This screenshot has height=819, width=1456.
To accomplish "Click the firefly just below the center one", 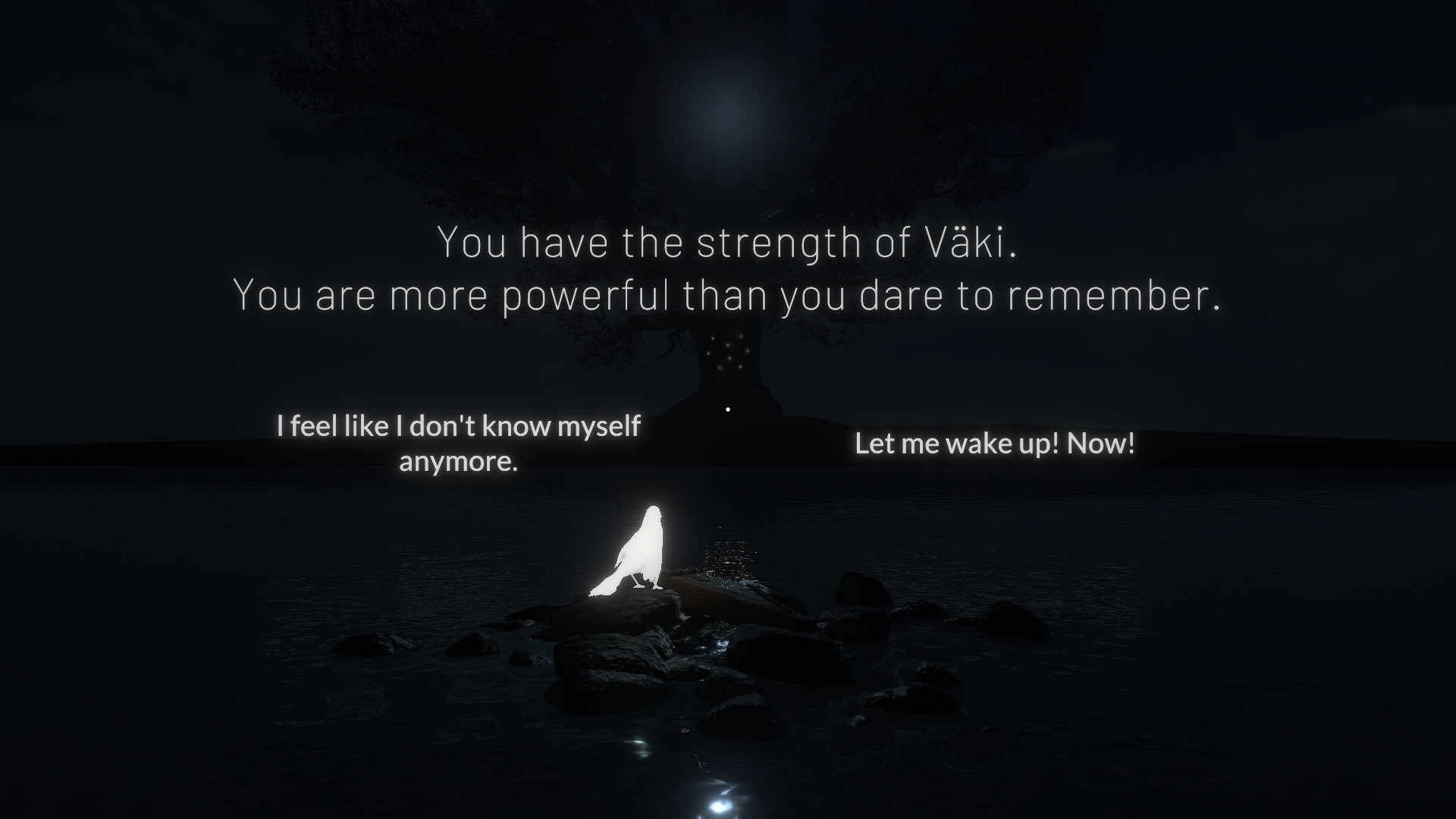I will tap(730, 358).
